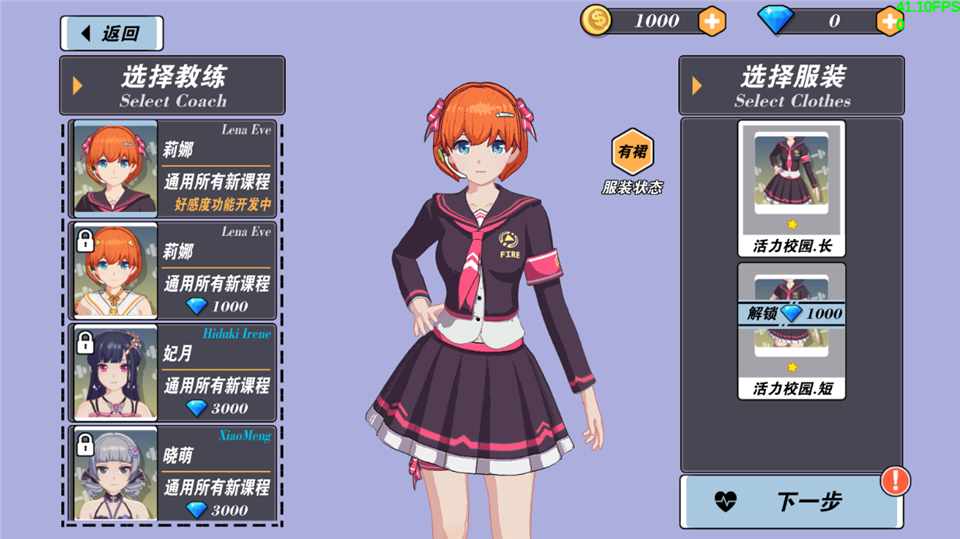Go back with the 返回 button
Screen dimensions: 960x539
pos(111,33)
